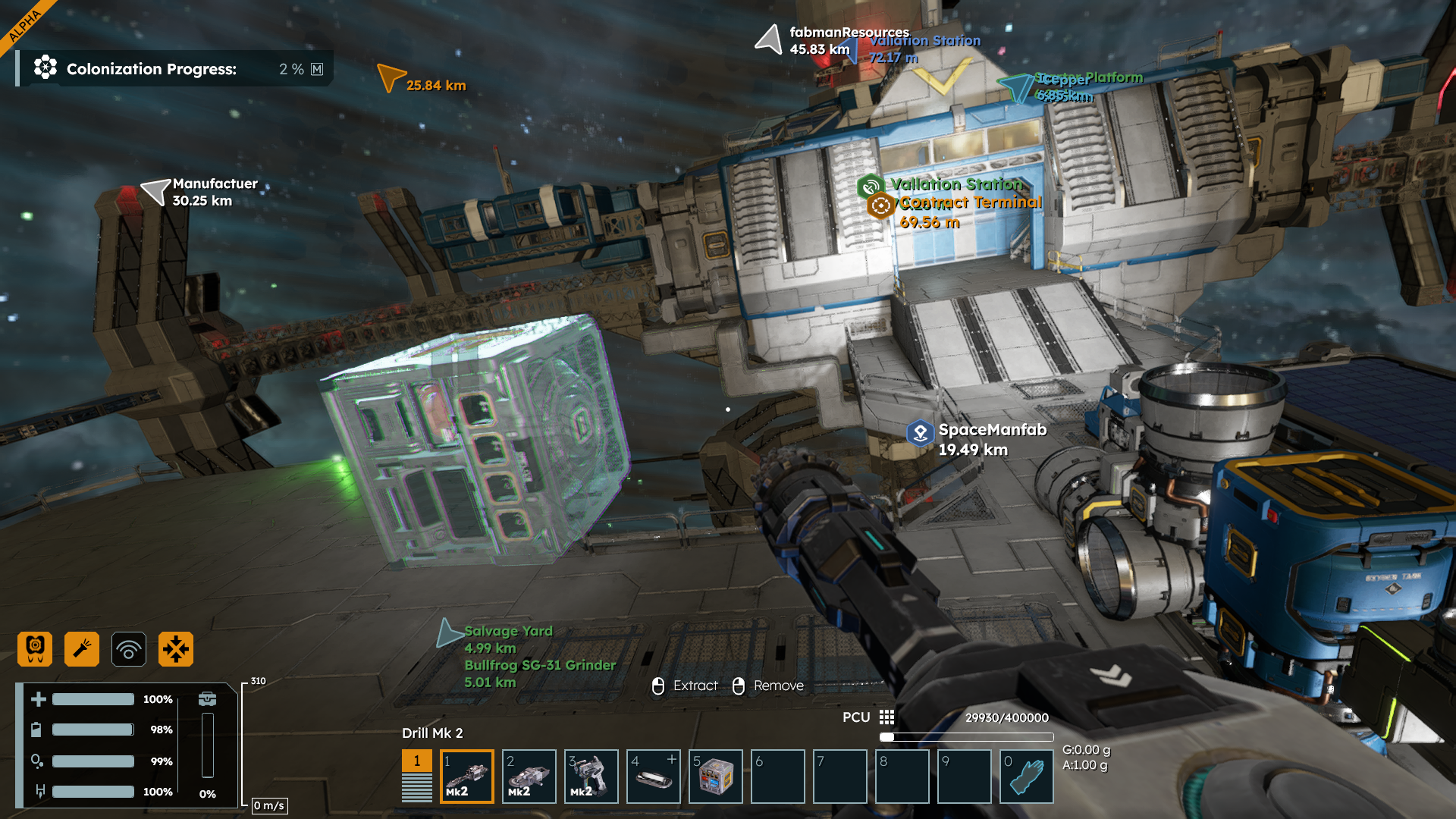Toggle the broadcasting signal icon
The image size is (1456, 819).
(129, 649)
